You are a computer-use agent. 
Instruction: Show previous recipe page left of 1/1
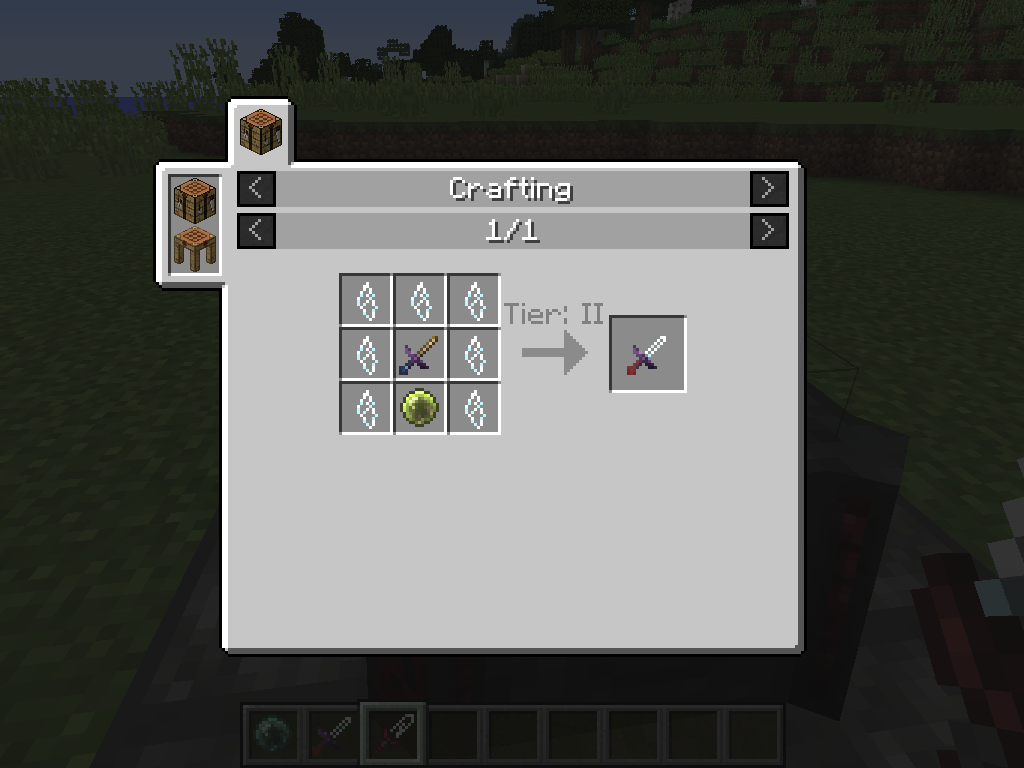(256, 231)
